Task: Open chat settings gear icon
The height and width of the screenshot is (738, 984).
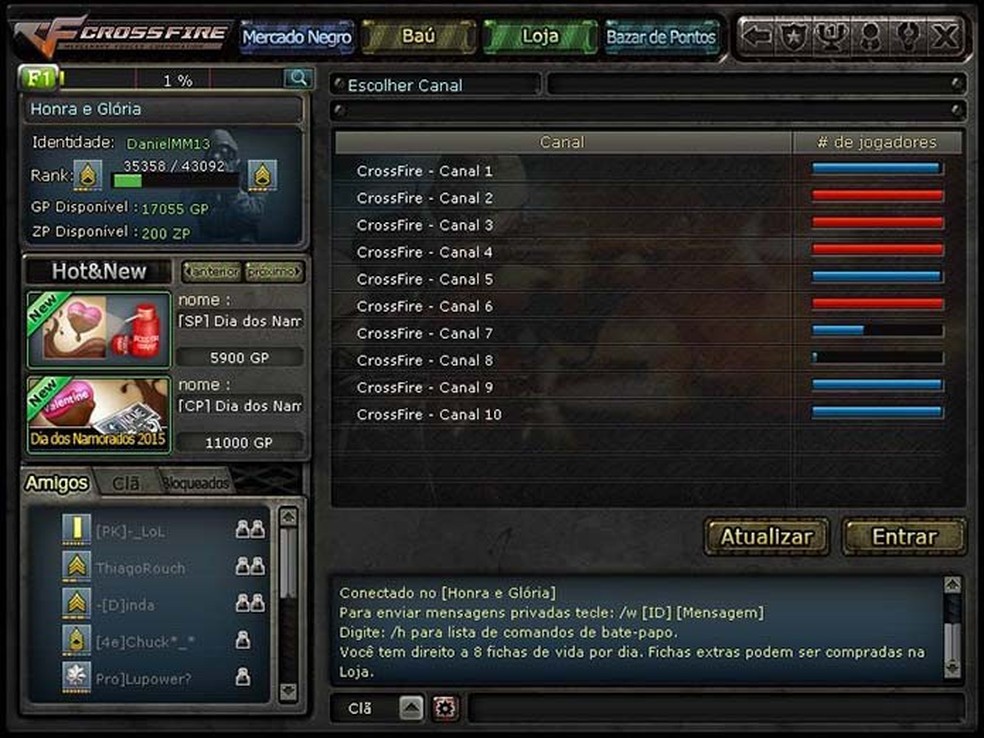Action: point(445,708)
